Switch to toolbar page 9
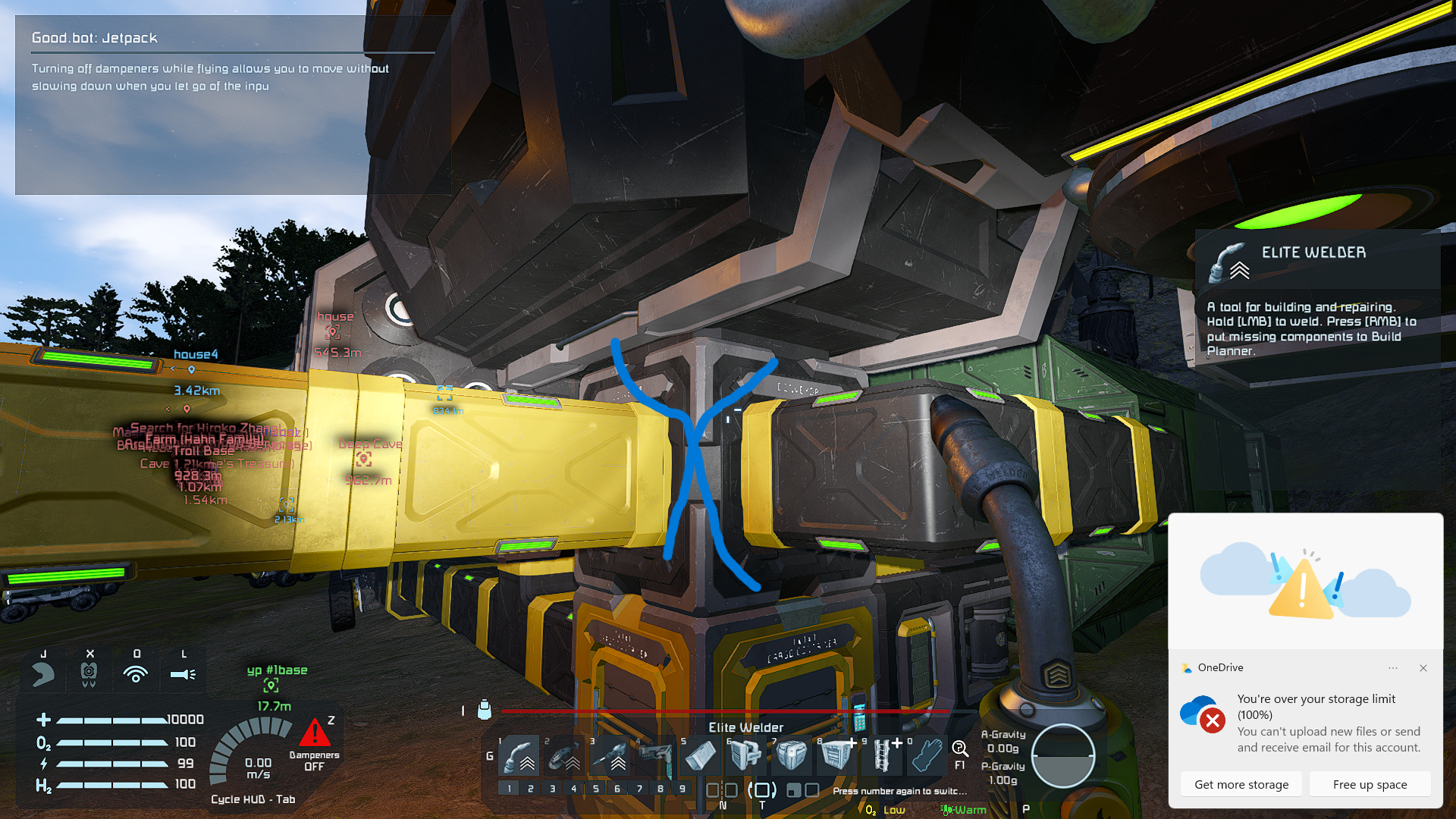Image resolution: width=1456 pixels, height=819 pixels. (x=682, y=789)
